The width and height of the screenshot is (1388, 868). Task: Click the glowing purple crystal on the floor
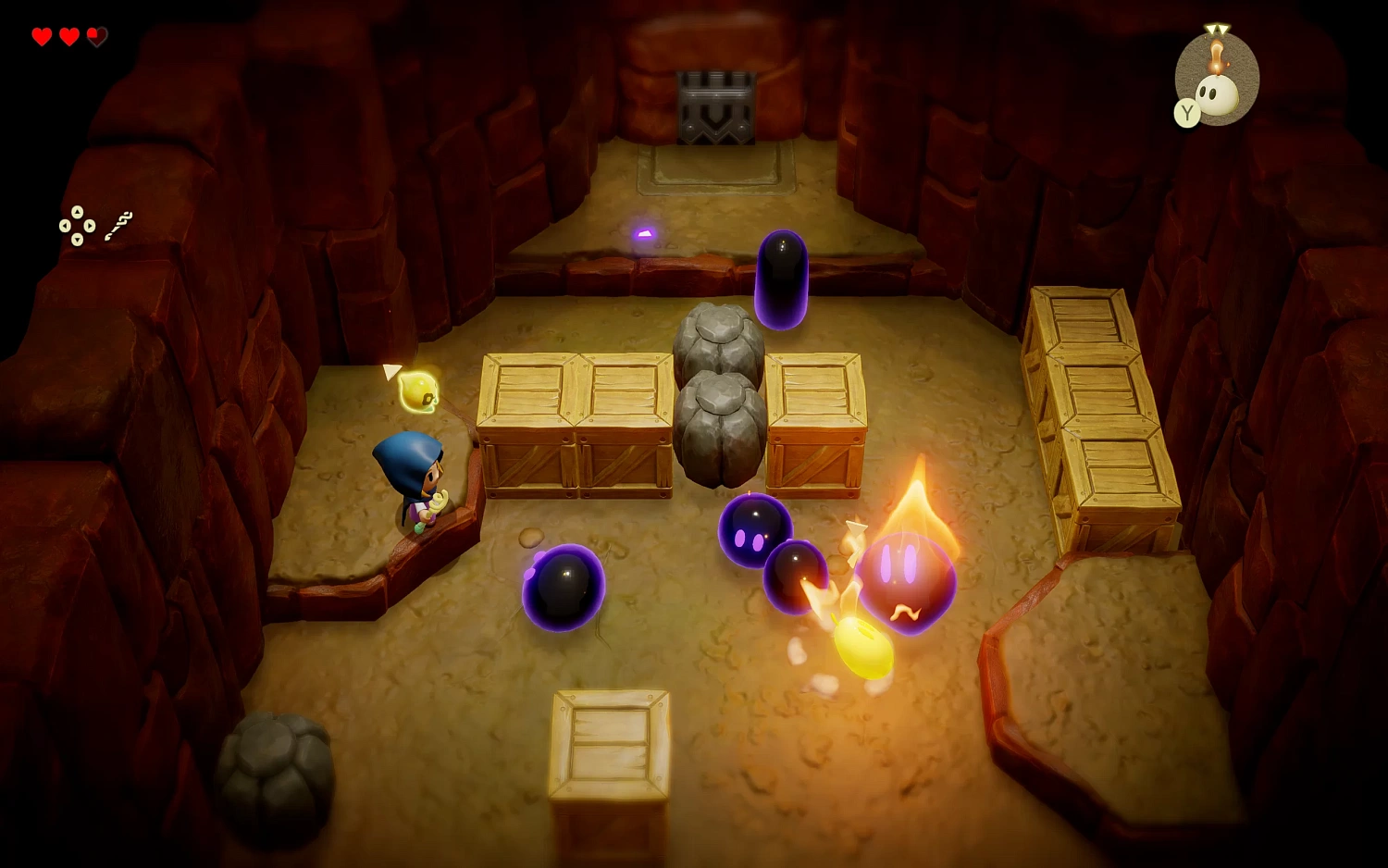click(642, 234)
